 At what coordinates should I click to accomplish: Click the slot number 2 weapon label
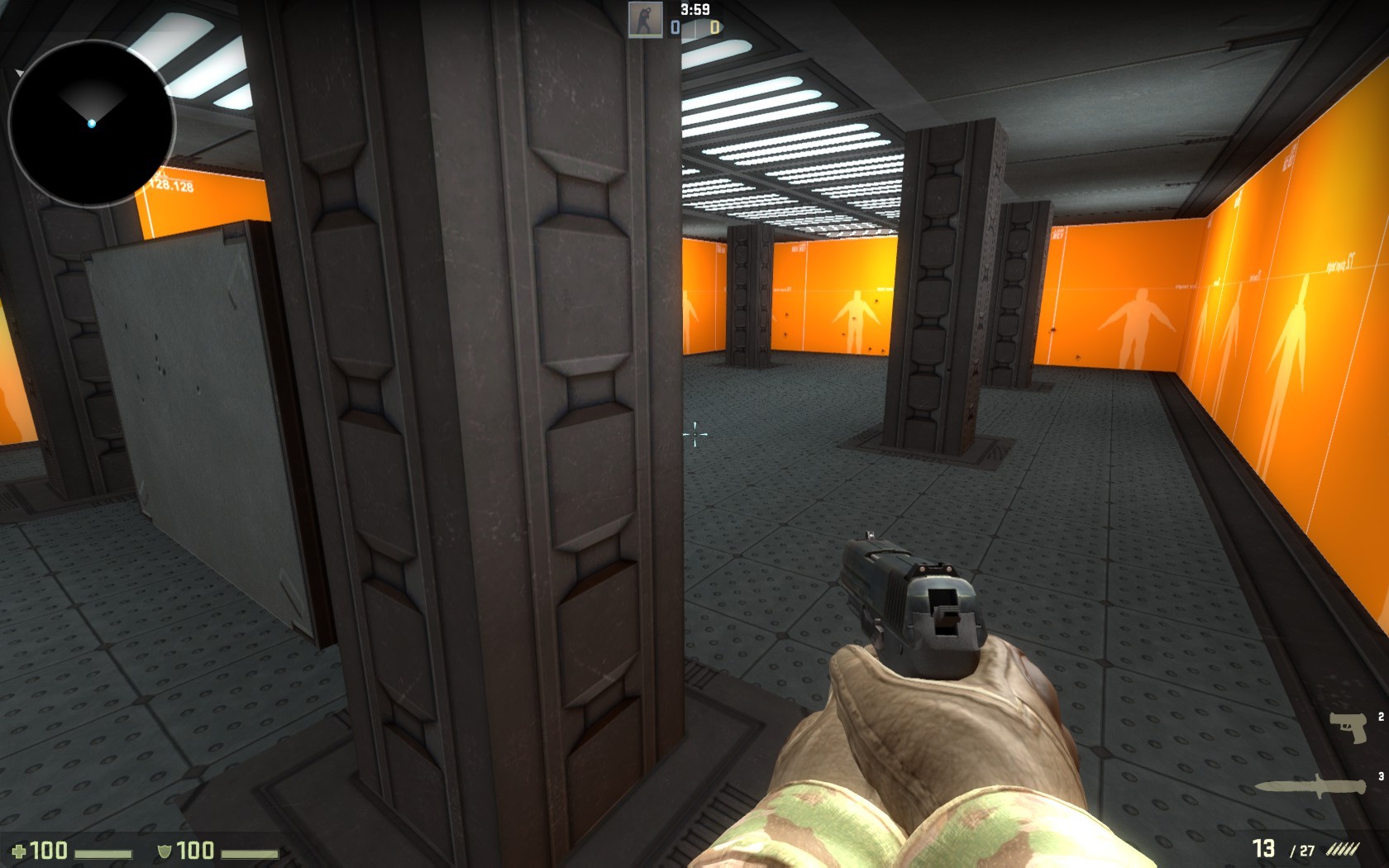[x=1381, y=718]
